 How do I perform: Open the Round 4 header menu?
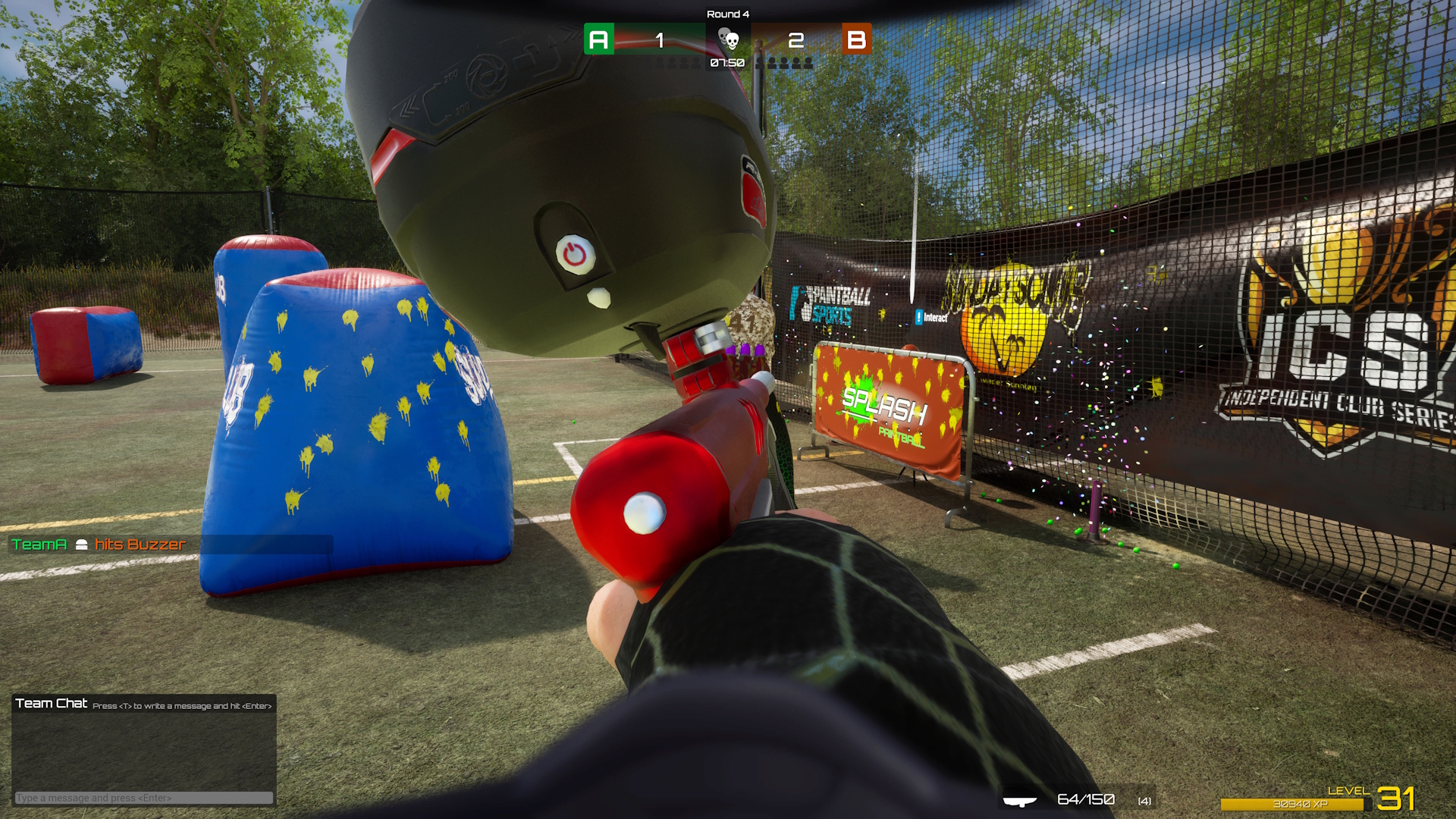(728, 14)
